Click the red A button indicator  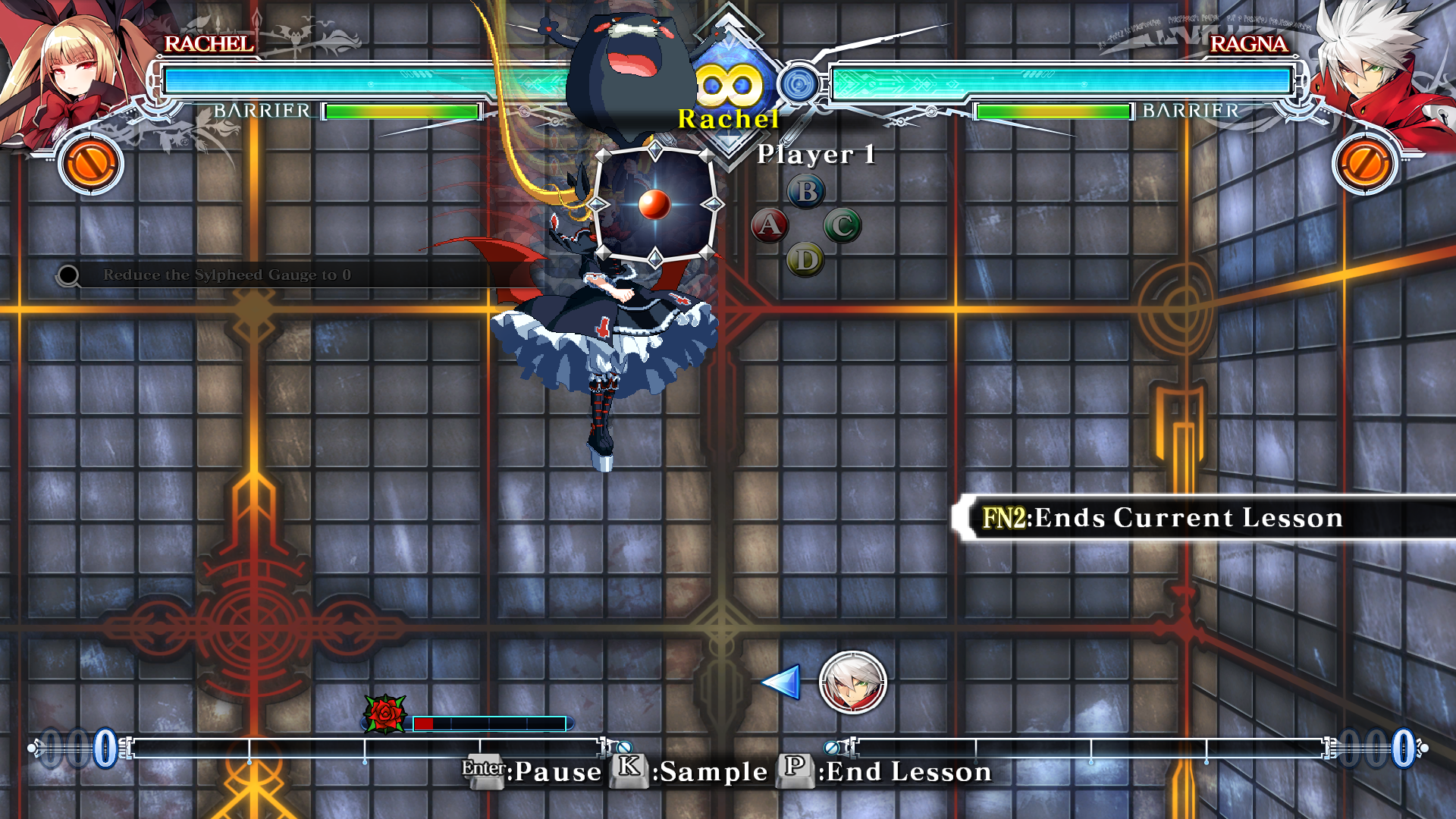770,225
